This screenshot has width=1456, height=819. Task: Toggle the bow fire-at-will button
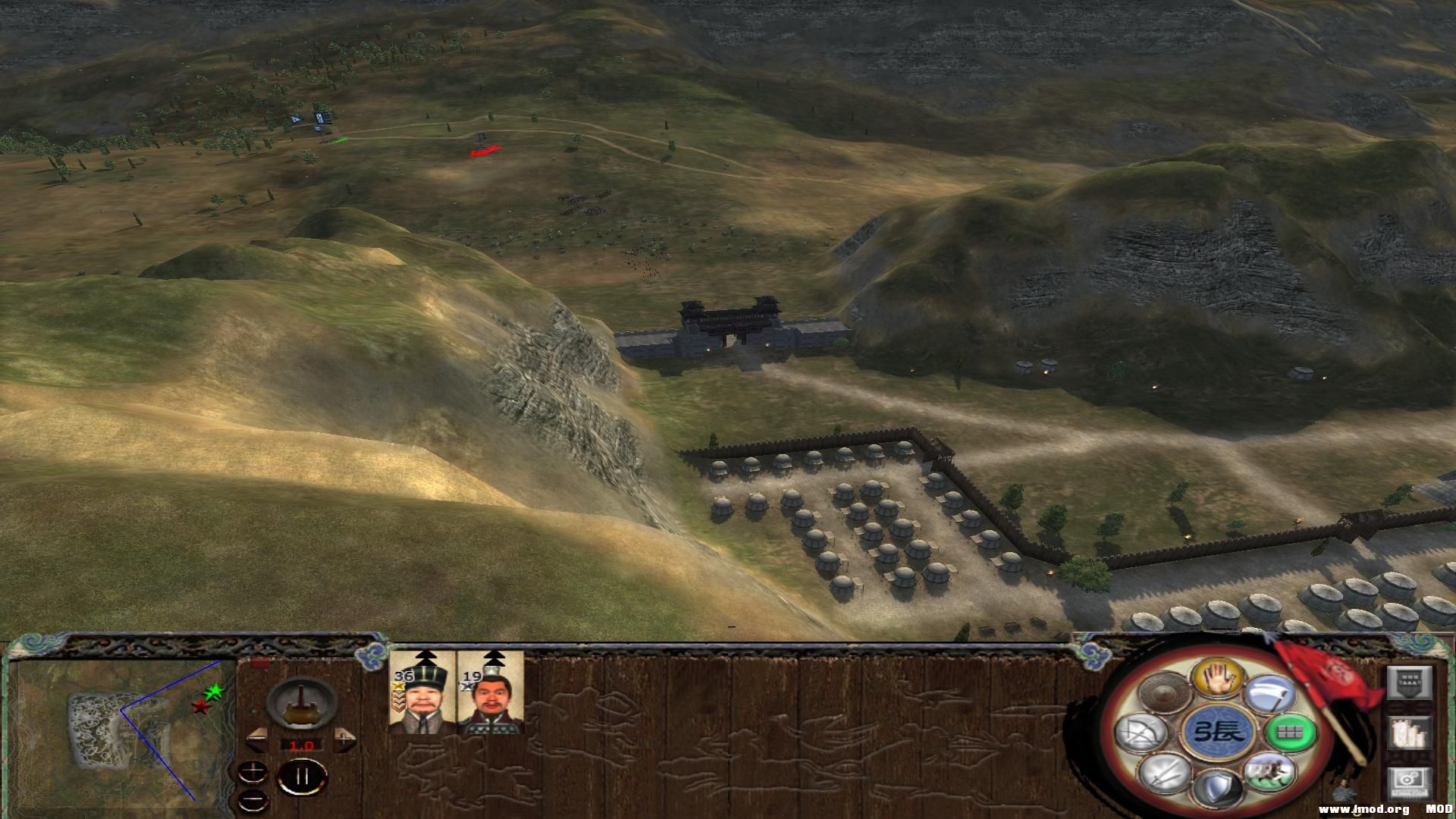pos(1140,733)
